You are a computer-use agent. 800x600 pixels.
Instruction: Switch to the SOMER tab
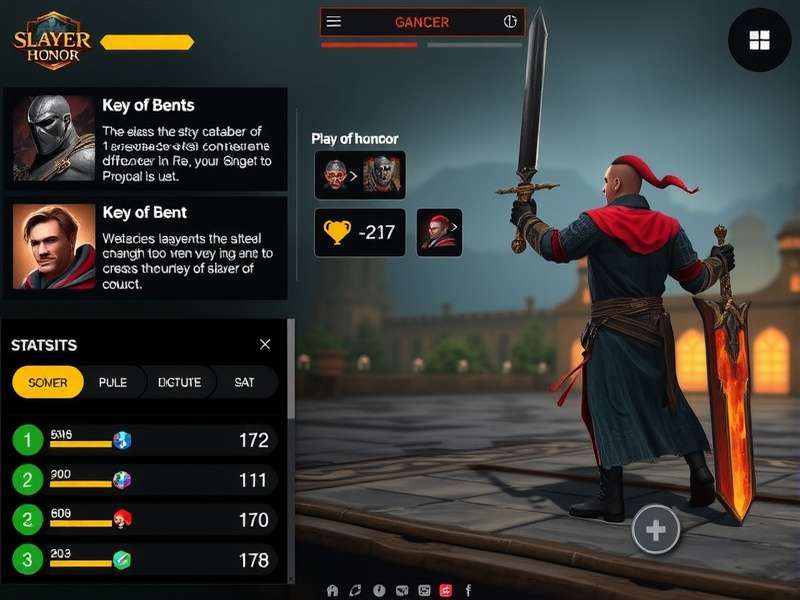[48, 382]
